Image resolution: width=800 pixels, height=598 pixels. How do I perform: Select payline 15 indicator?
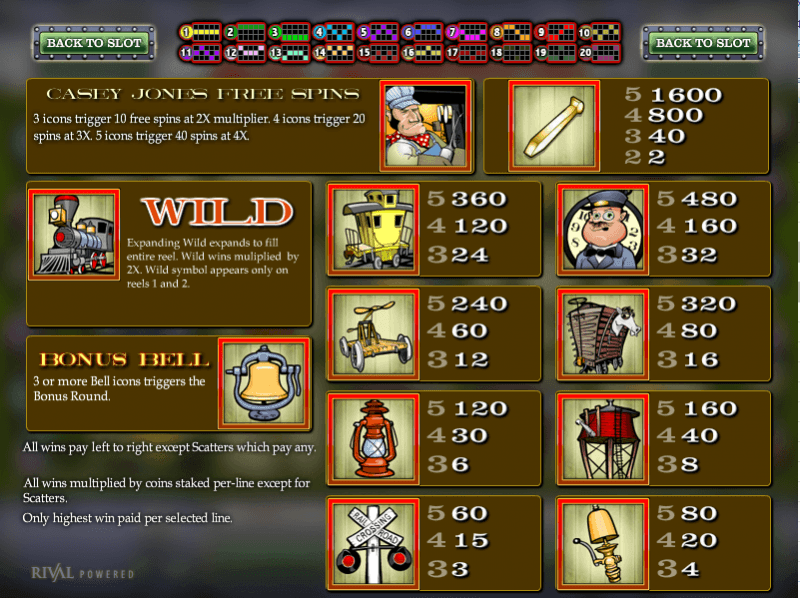pos(376,52)
